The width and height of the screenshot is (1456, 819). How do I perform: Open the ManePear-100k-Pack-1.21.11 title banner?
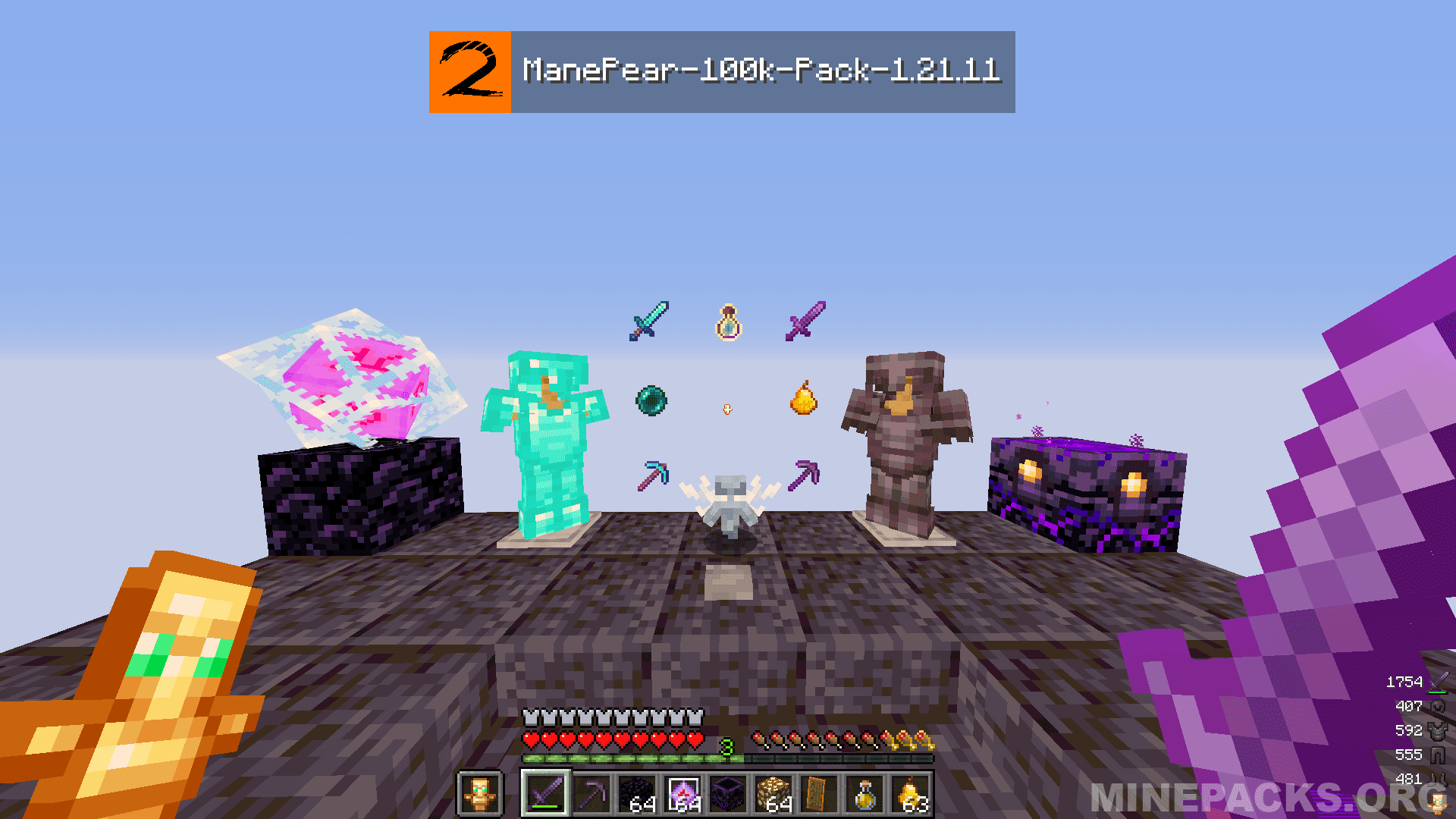coord(758,72)
